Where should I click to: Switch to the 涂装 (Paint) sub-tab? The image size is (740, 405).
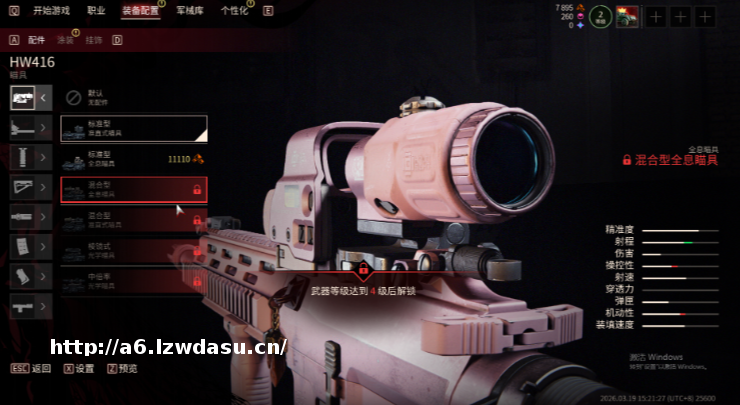click(x=65, y=40)
